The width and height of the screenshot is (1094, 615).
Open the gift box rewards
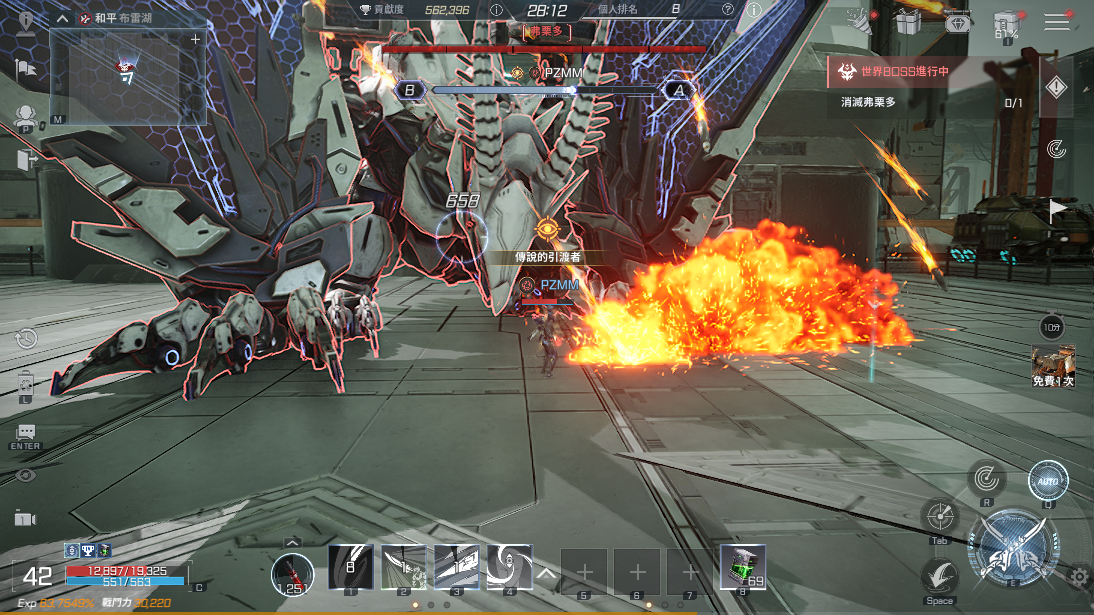point(908,20)
